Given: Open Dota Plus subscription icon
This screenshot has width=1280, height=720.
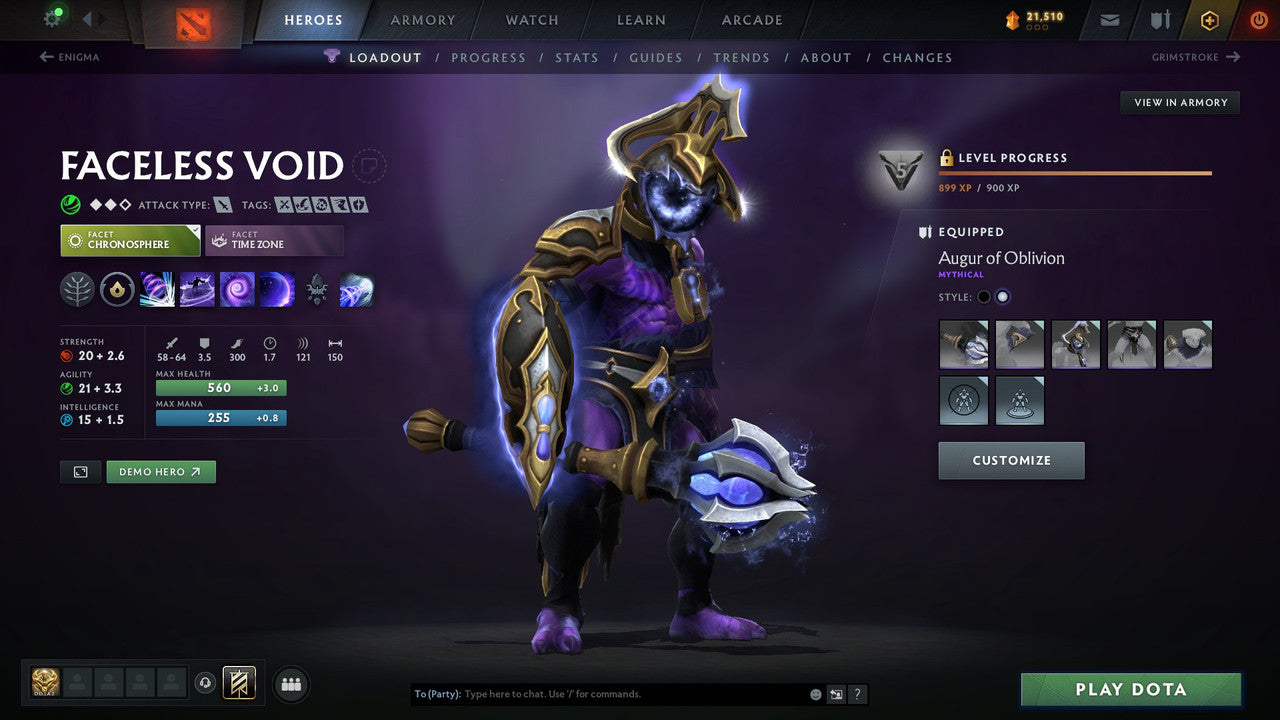Looking at the screenshot, I should [x=1210, y=19].
